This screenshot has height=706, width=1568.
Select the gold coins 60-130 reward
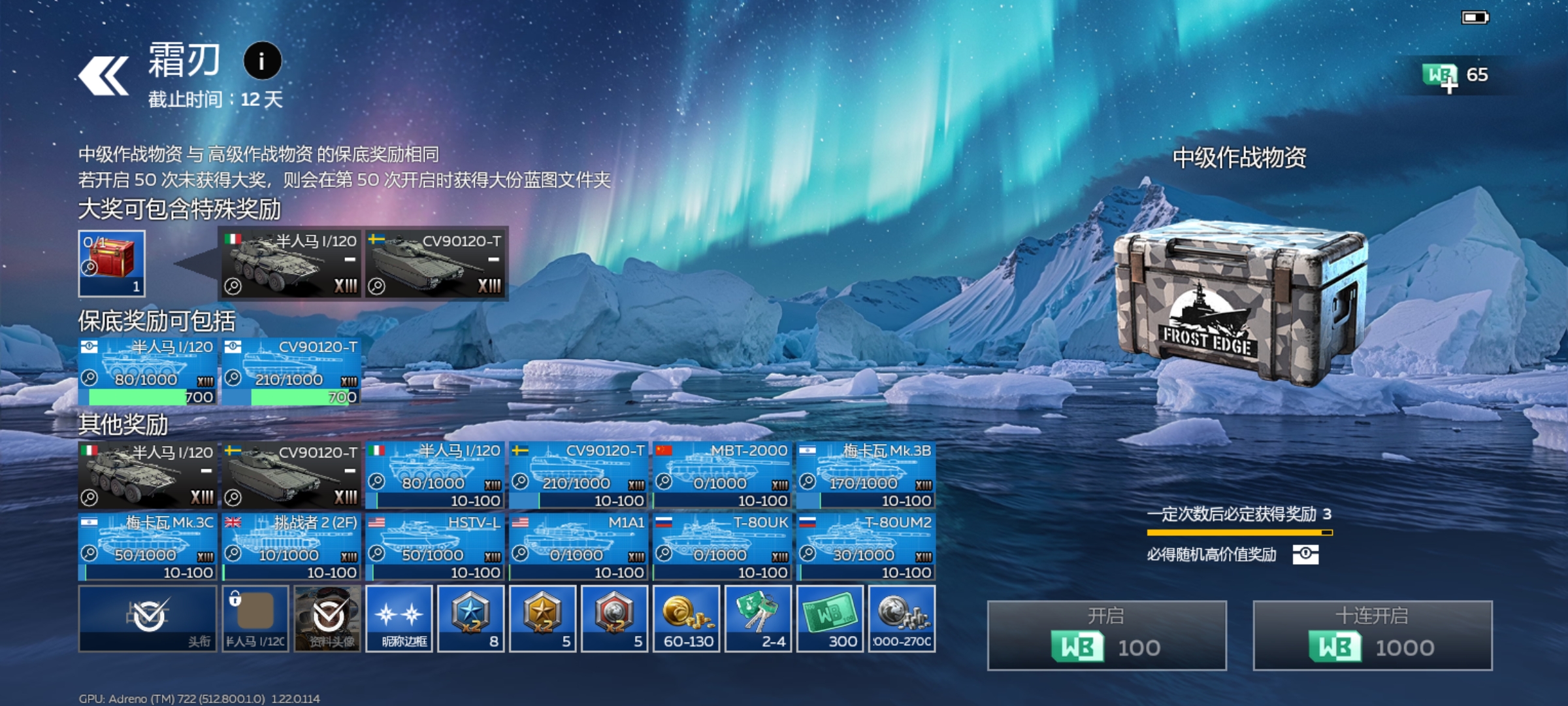[687, 618]
